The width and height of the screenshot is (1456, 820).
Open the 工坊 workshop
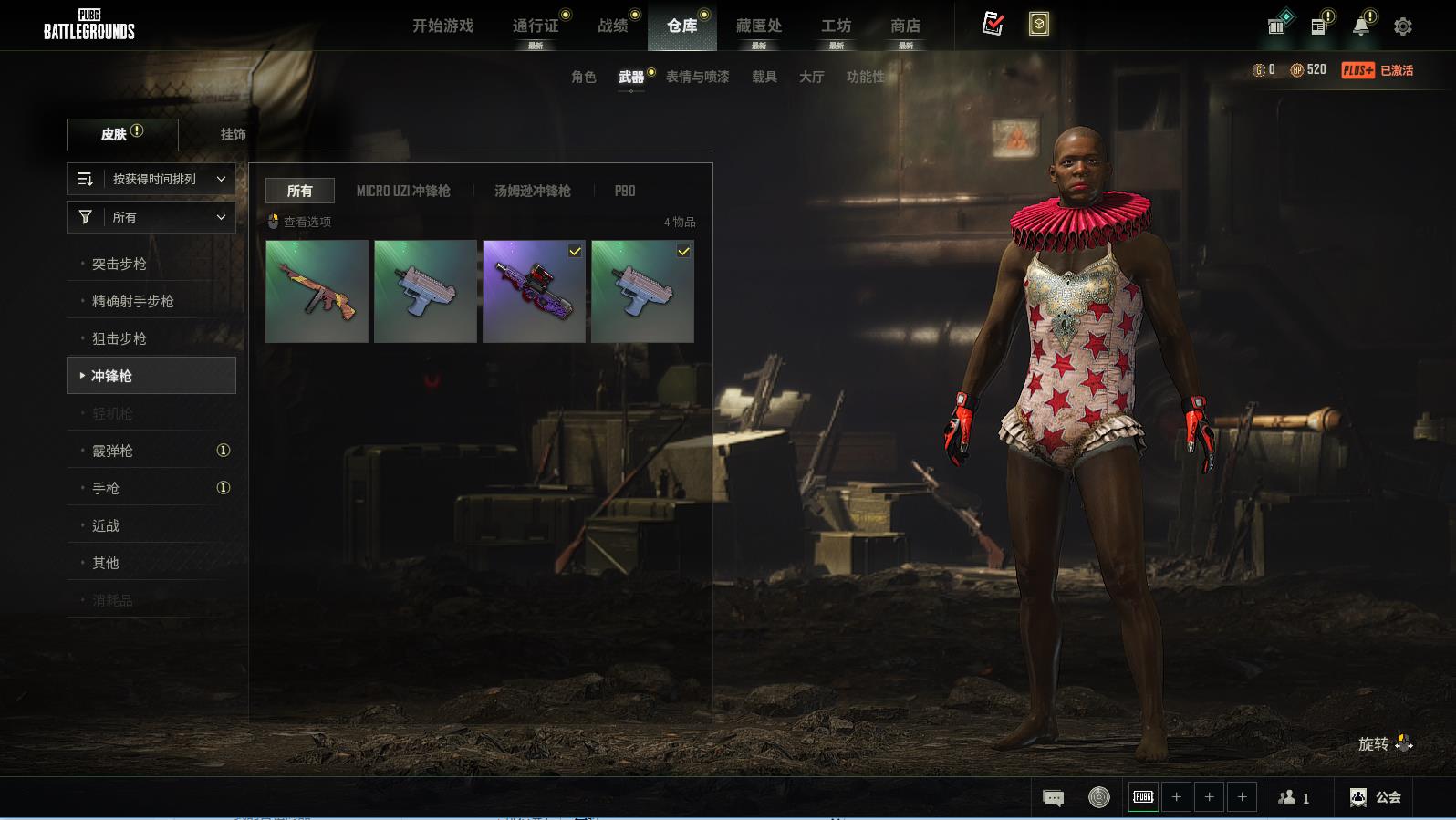point(836,26)
